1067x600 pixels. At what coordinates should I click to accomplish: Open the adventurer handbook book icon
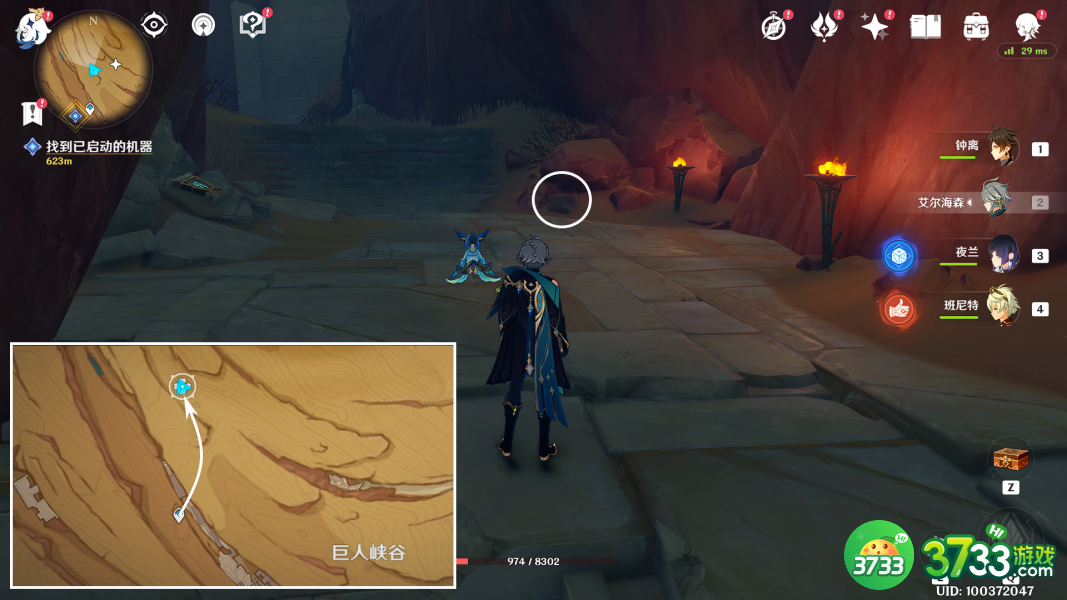[x=926, y=27]
